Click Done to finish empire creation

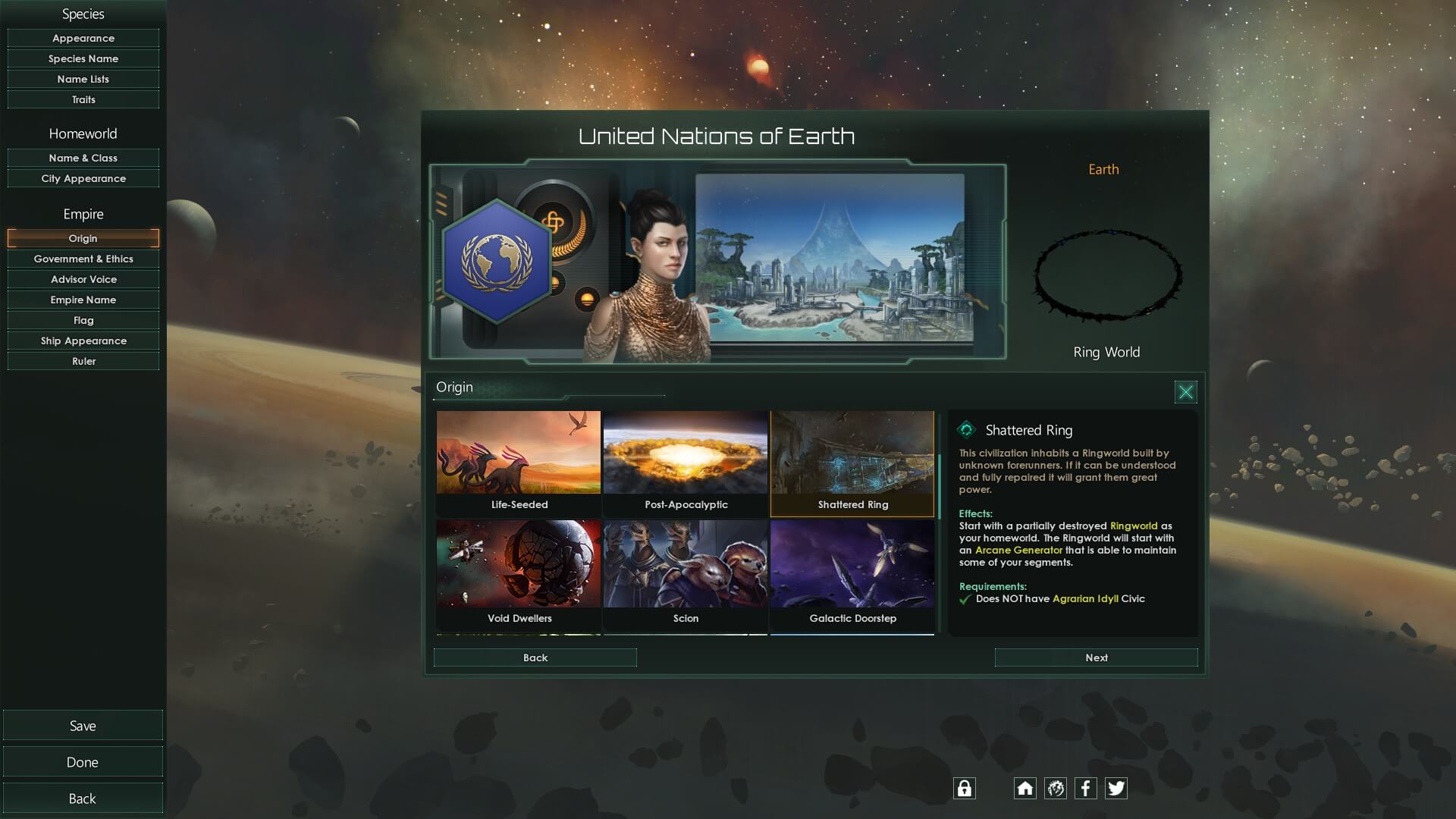point(83,762)
